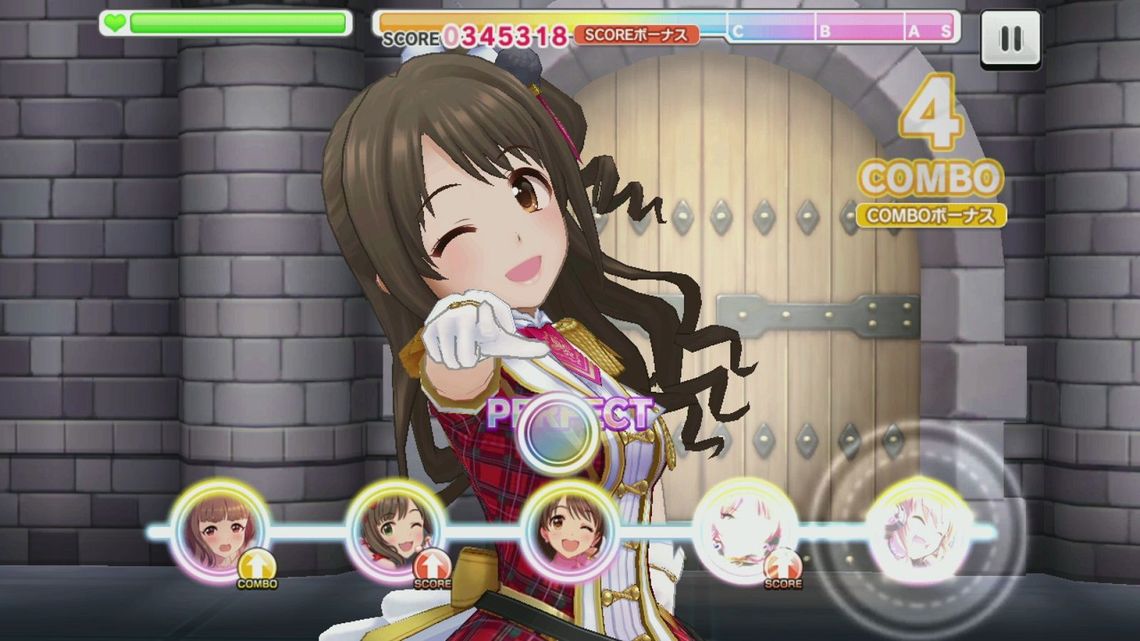
Task: Tap the idol circle with the COMBO badge
Action: (x=219, y=530)
